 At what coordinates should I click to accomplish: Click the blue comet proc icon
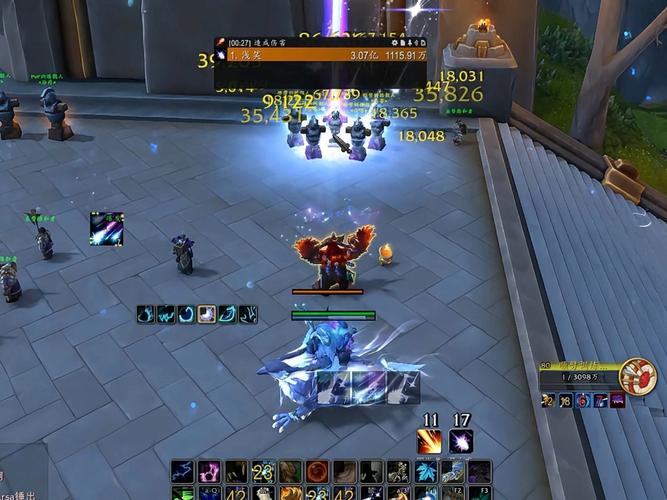[x=106, y=228]
